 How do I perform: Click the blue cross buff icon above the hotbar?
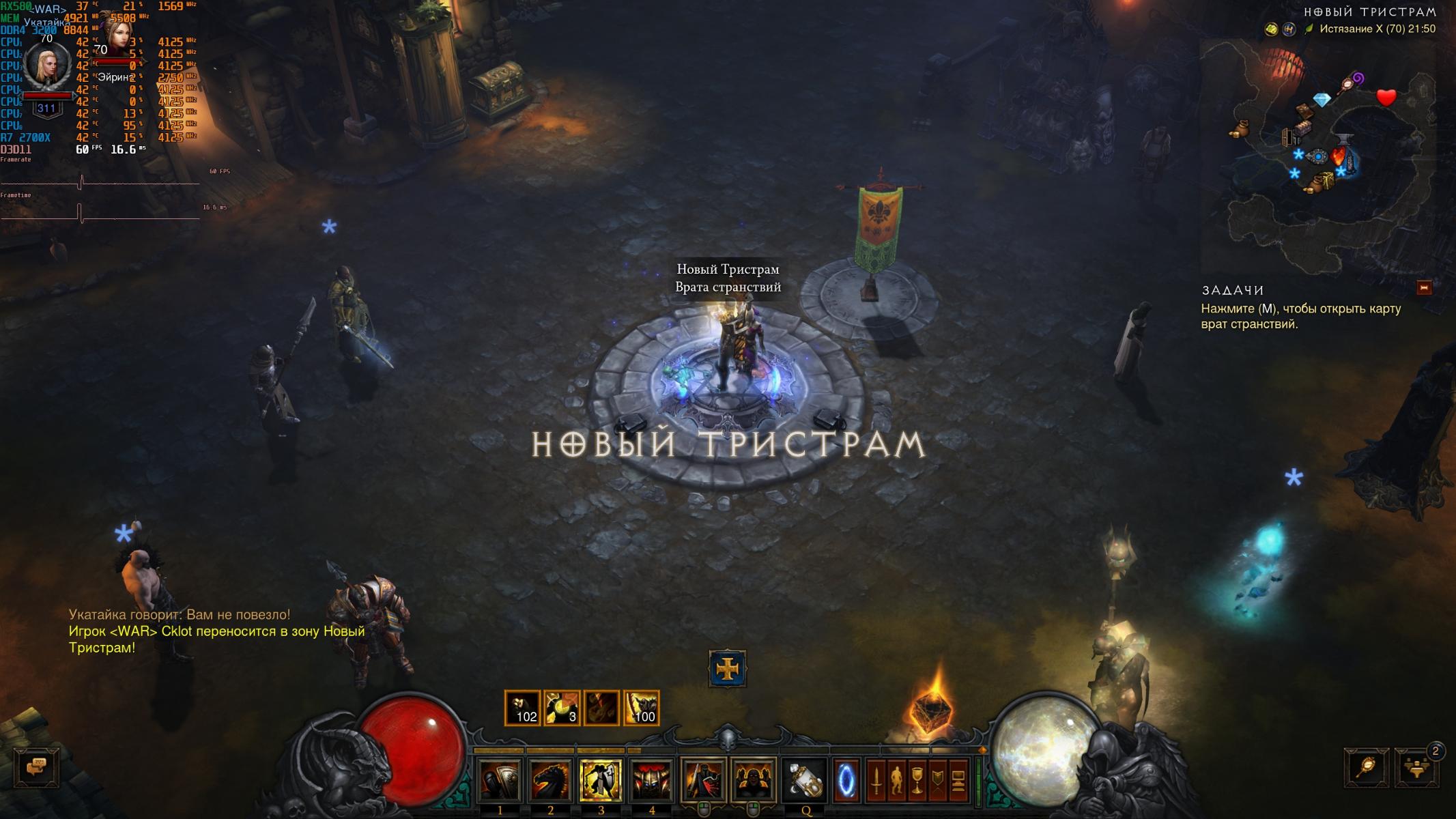tap(728, 669)
